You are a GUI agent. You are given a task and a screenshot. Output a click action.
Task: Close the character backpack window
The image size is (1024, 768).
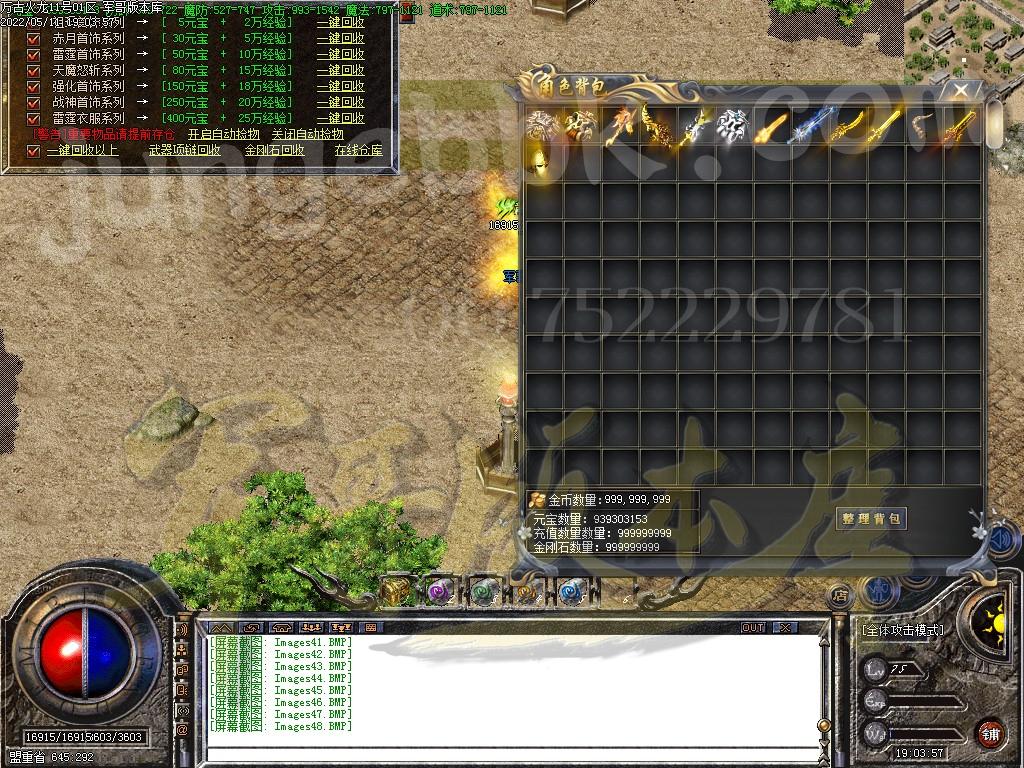tap(961, 91)
